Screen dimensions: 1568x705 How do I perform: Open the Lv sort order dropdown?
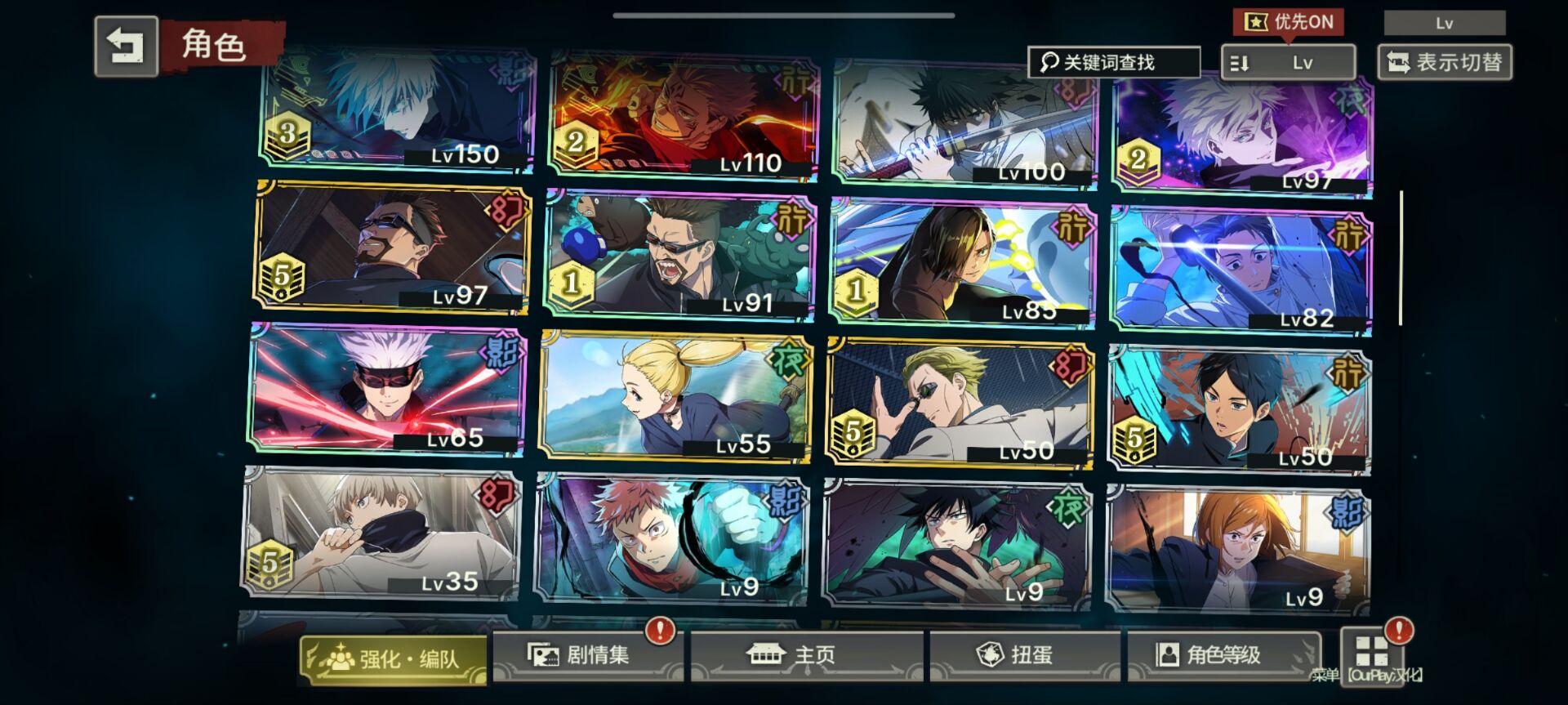pyautogui.click(x=1288, y=62)
